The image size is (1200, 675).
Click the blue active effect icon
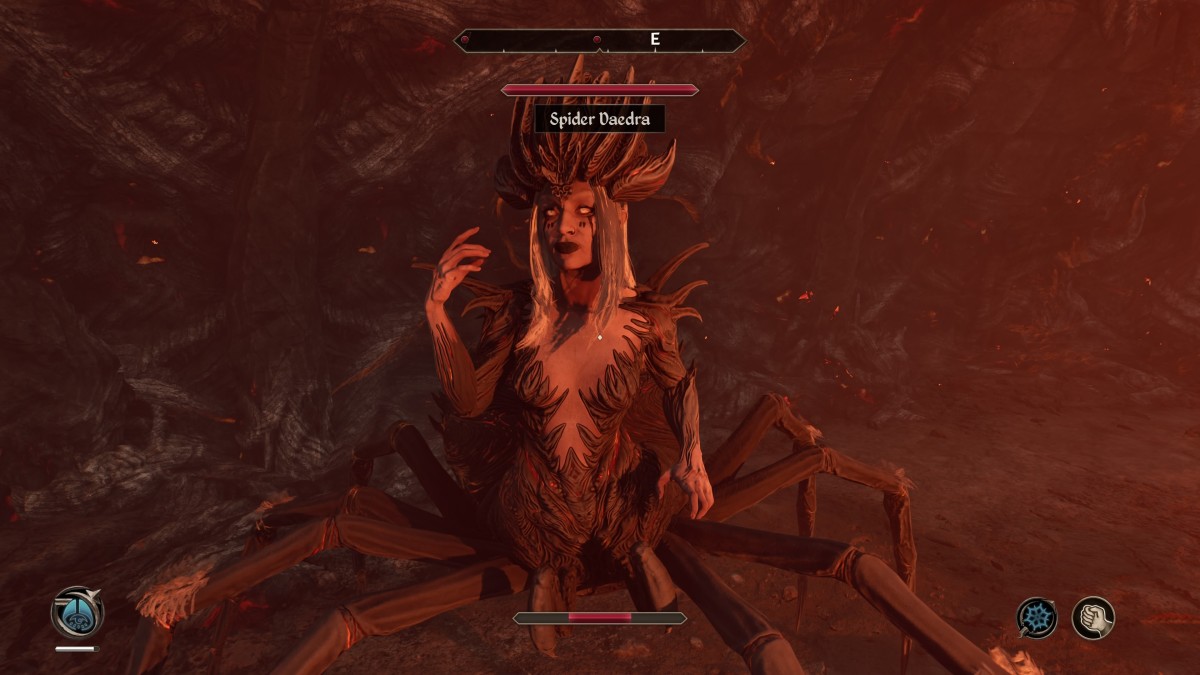77,613
